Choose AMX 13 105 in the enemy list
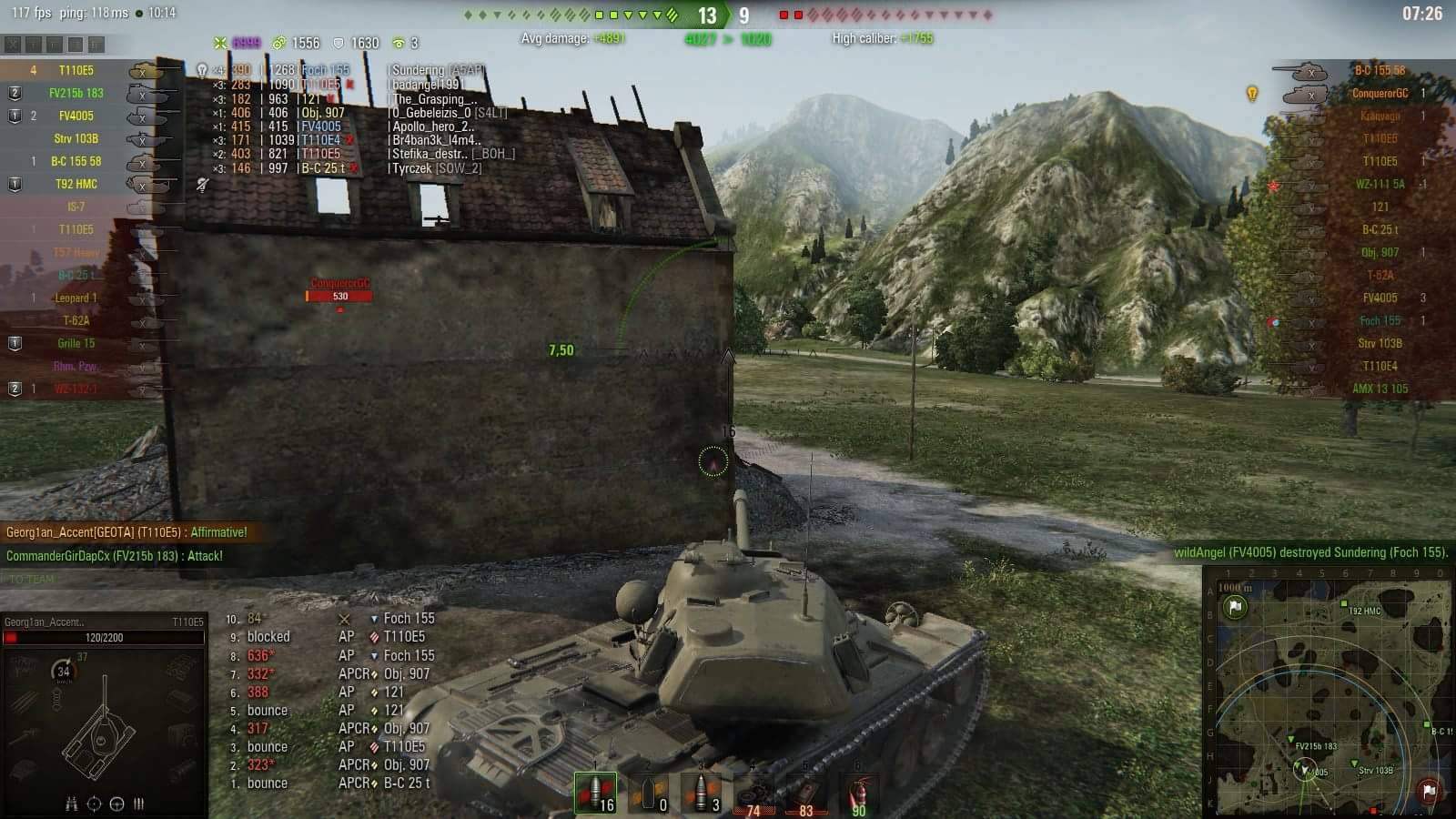Viewport: 1456px width, 819px height. (x=1380, y=389)
